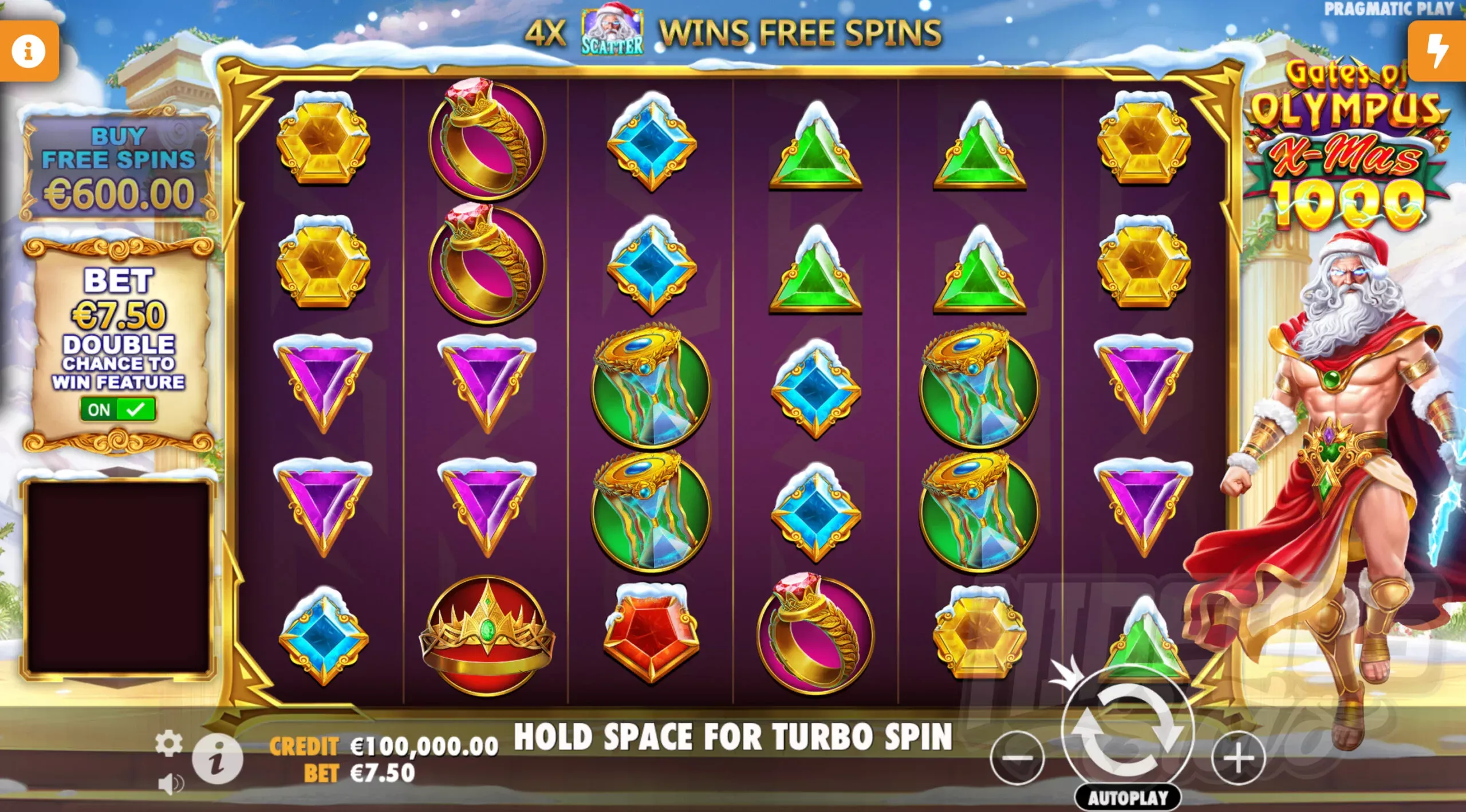Screen dimensions: 1466x812
Task: Show the round paytable info icon
Action: point(217,760)
